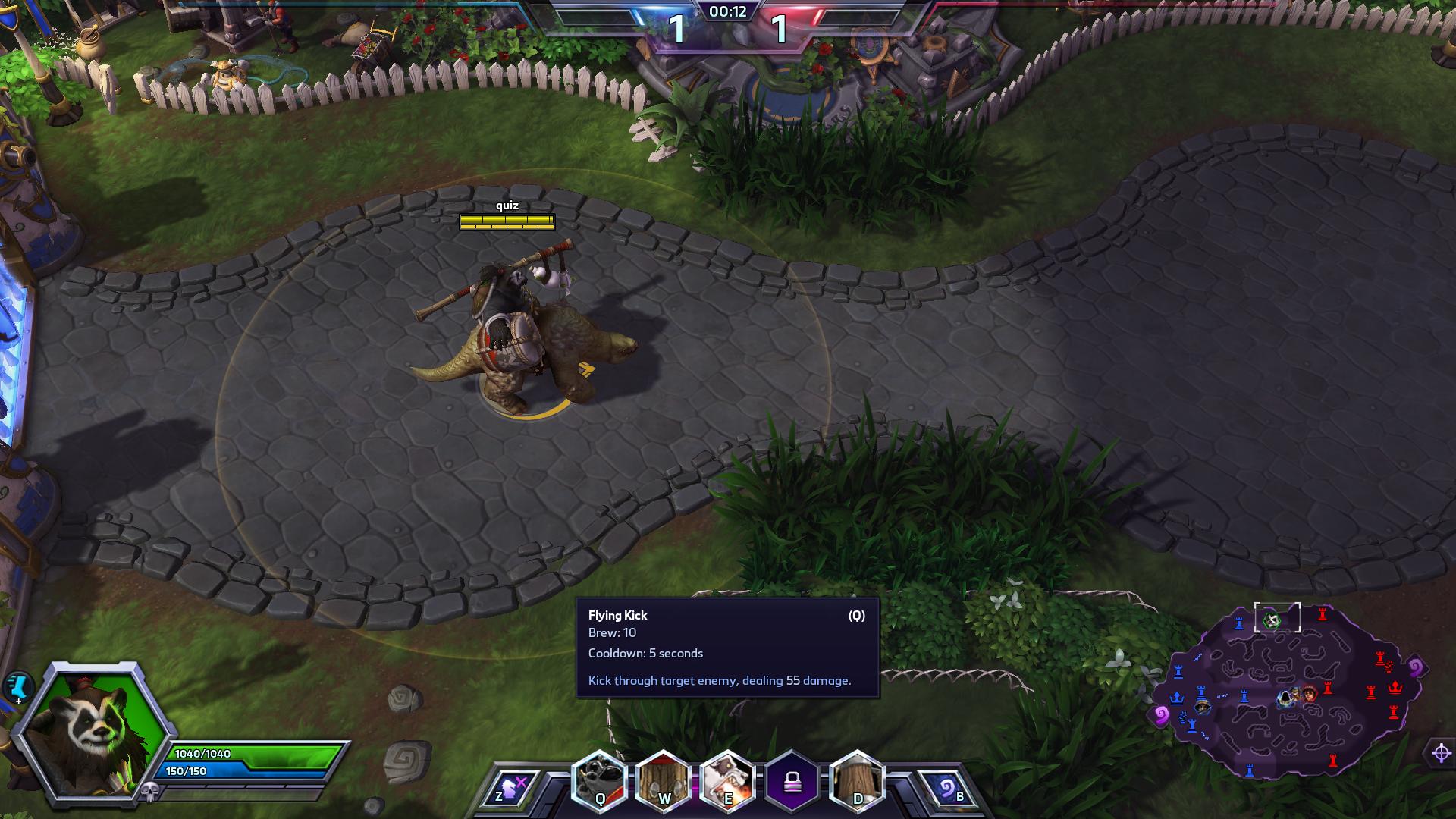Click the skull icon beside the portrait

149,790
